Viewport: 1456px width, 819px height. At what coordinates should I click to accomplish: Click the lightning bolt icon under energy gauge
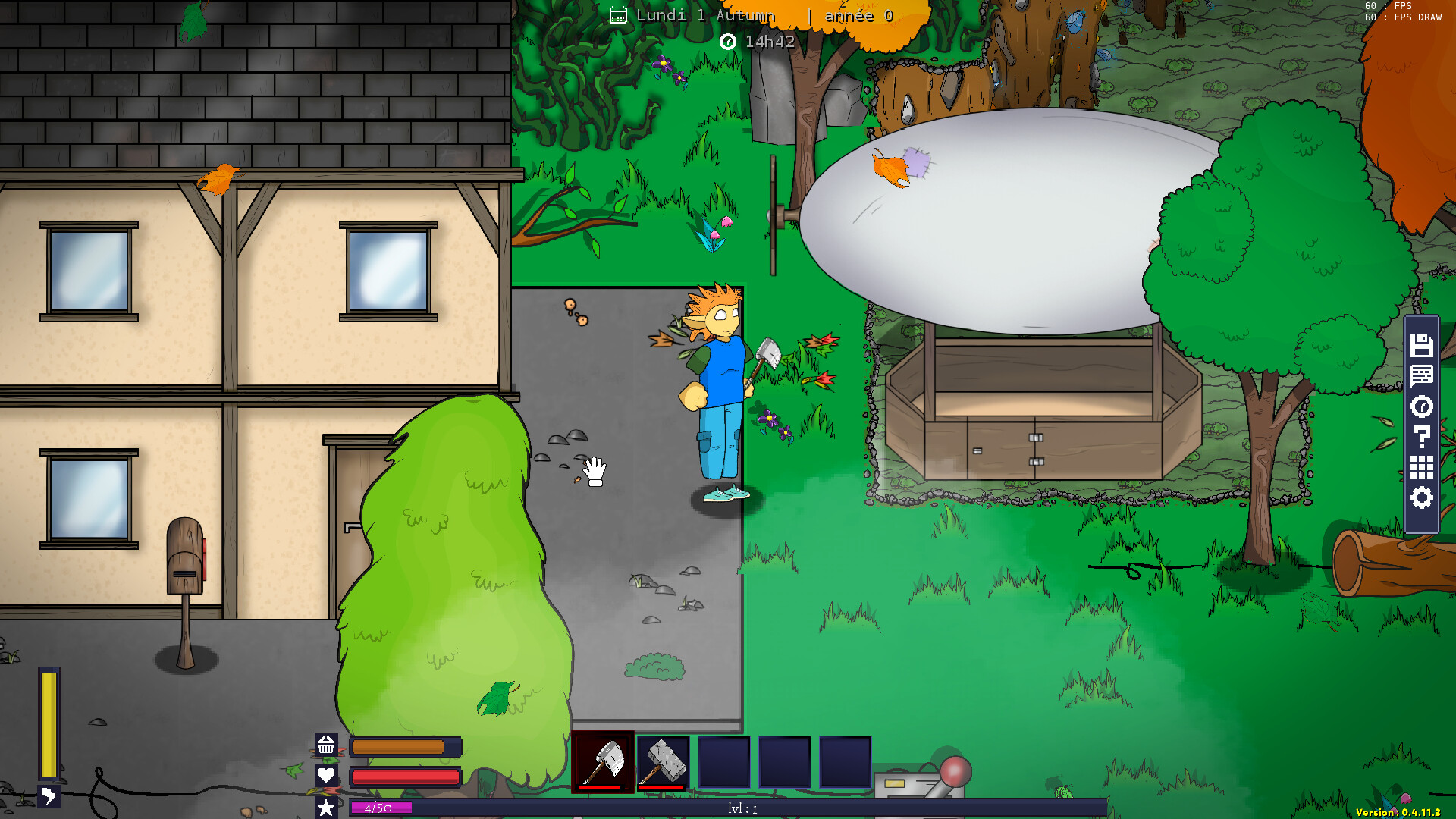[49, 795]
